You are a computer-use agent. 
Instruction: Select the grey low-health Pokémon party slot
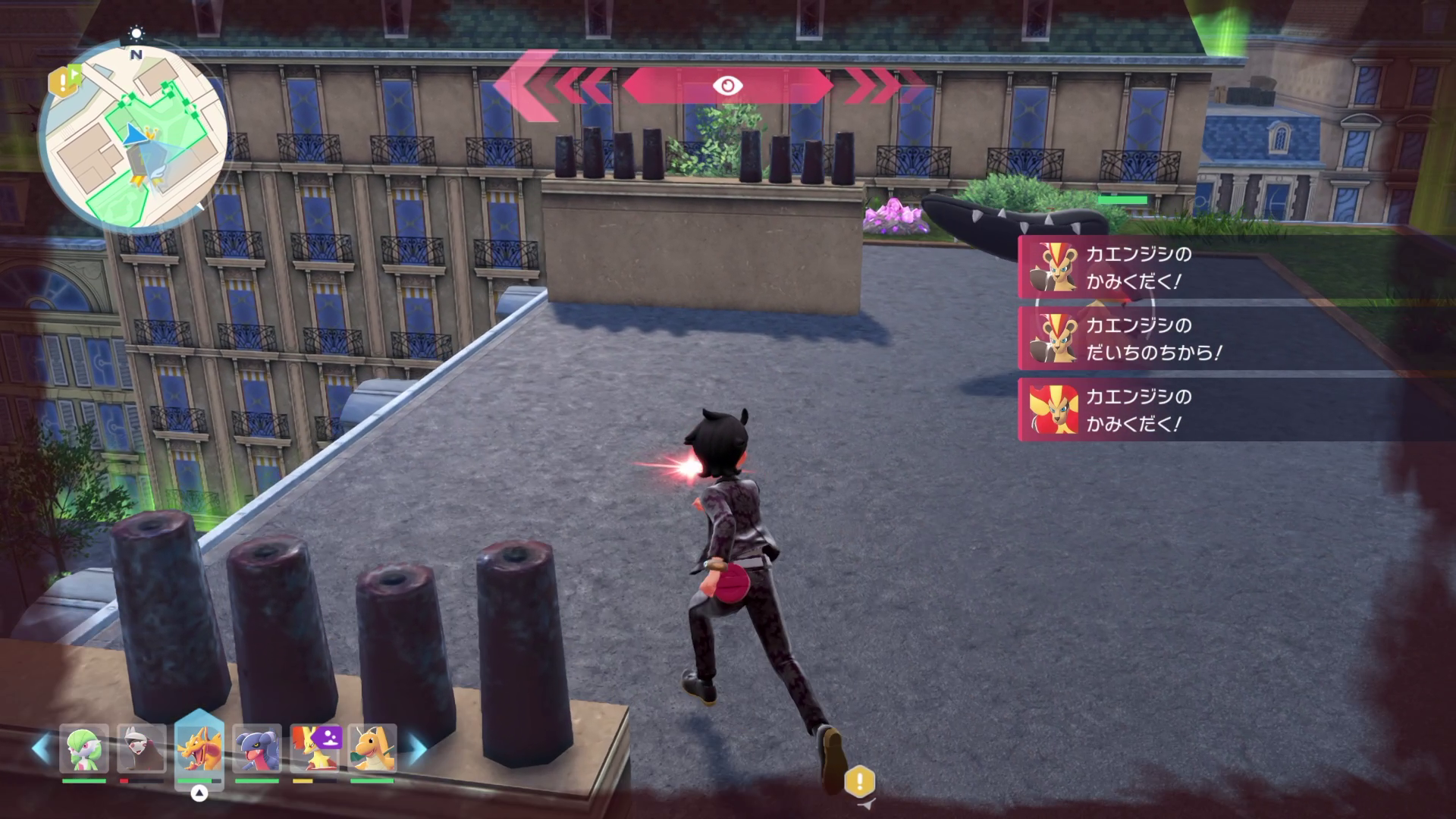142,748
